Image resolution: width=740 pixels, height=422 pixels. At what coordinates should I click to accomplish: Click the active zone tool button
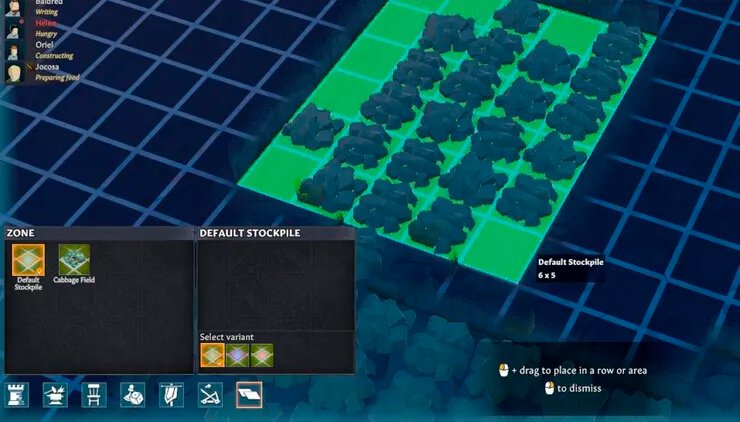coord(248,394)
